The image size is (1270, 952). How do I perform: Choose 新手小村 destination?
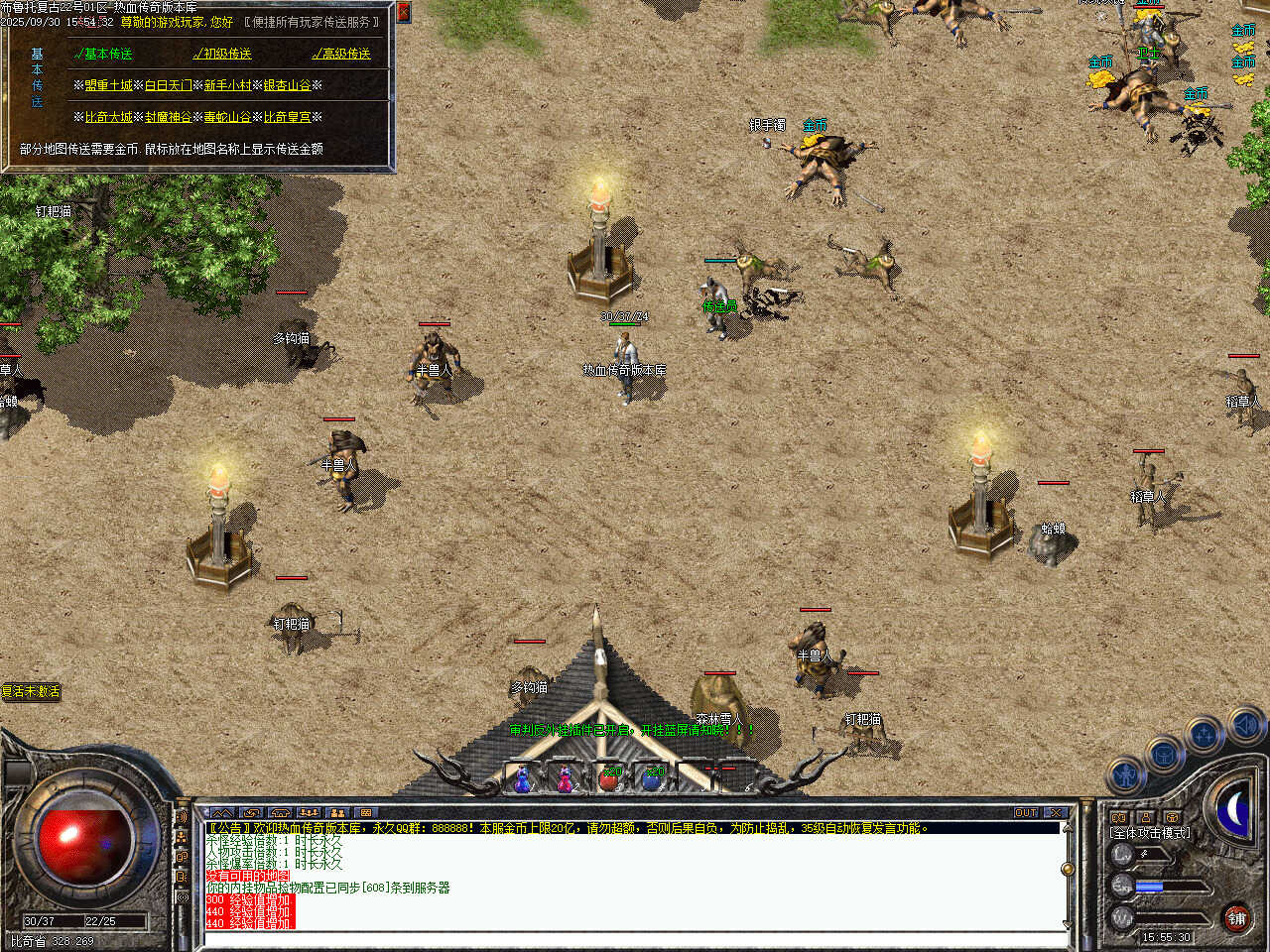click(x=228, y=85)
